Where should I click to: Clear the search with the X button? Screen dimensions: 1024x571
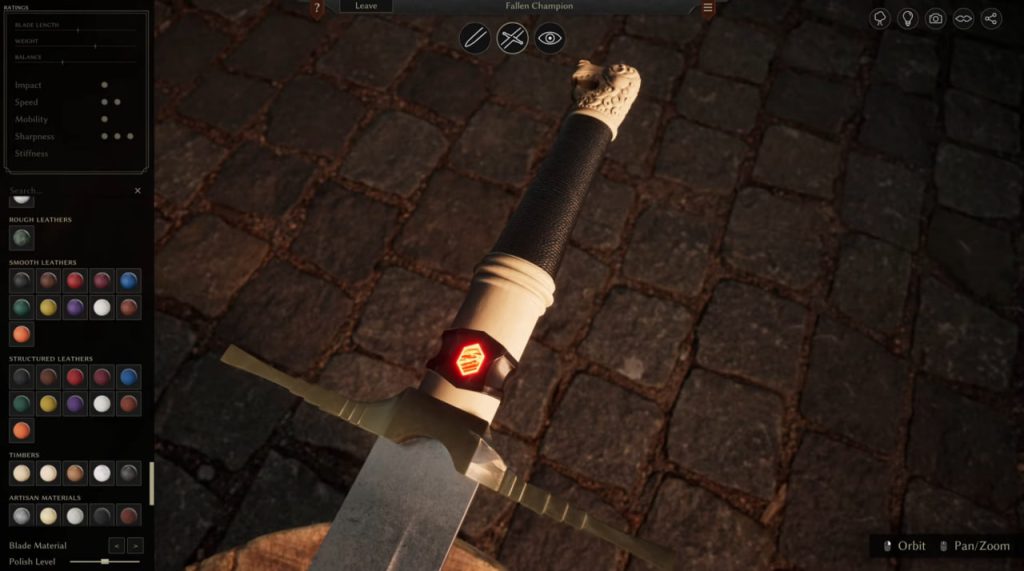pyautogui.click(x=138, y=190)
